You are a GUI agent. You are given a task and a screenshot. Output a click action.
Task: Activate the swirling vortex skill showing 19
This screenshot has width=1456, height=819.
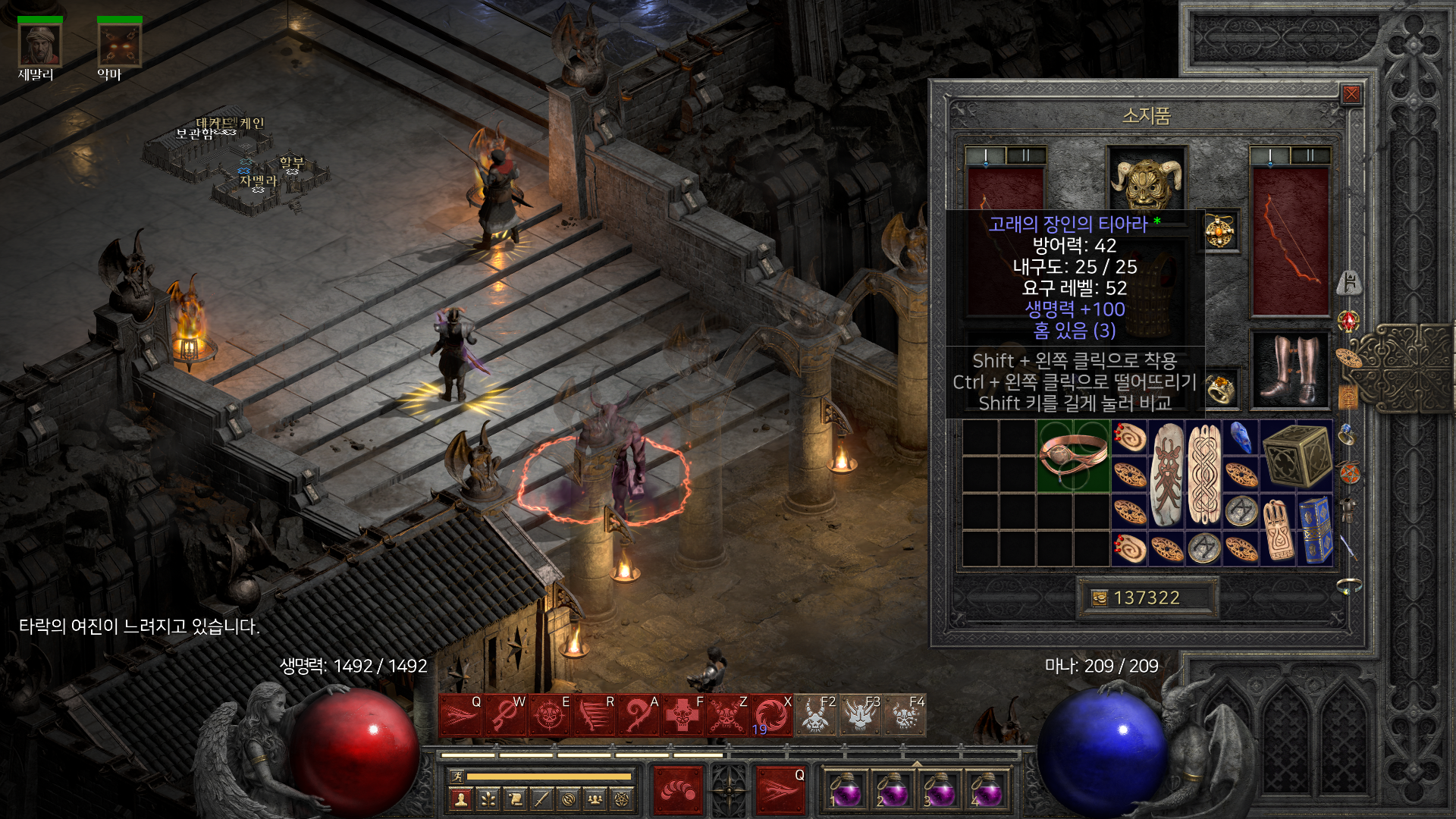[771, 715]
